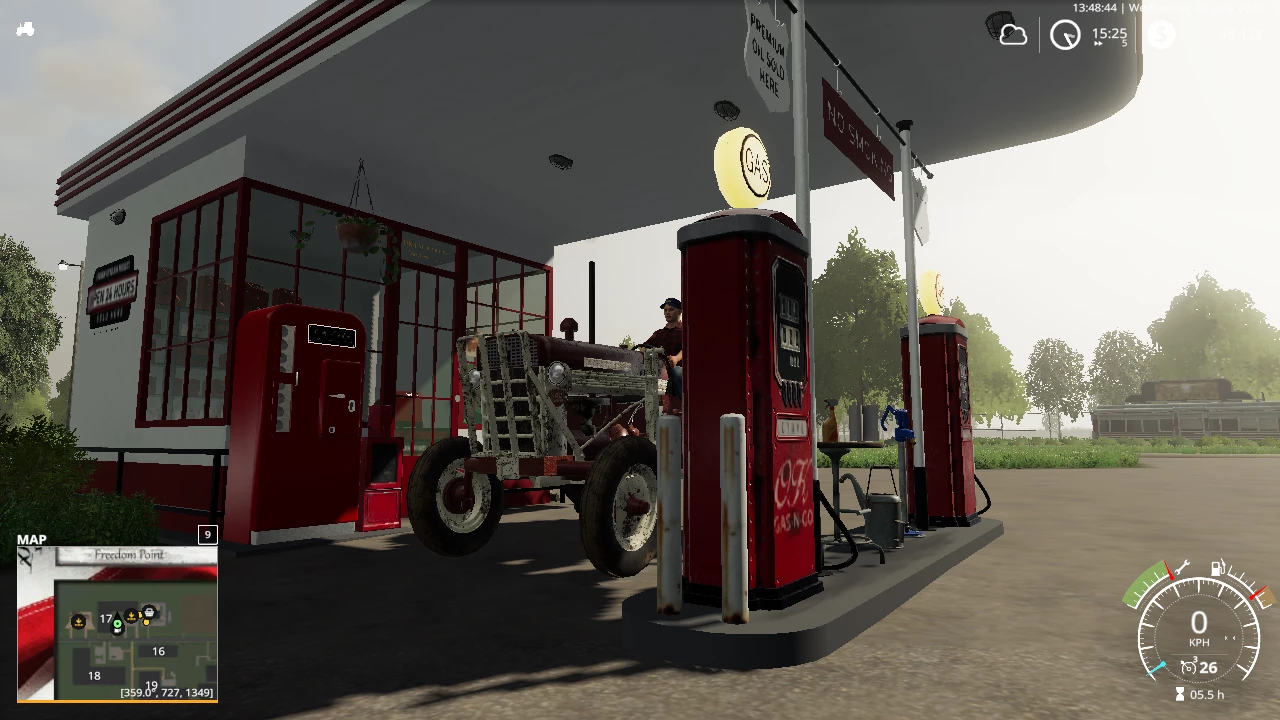Open the weather forecast cloud icon
This screenshot has width=1280, height=720.
click(1013, 35)
